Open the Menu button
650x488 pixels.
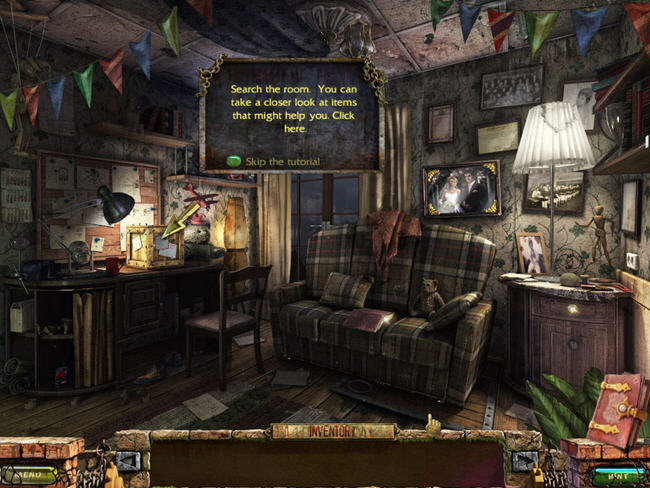click(x=29, y=475)
